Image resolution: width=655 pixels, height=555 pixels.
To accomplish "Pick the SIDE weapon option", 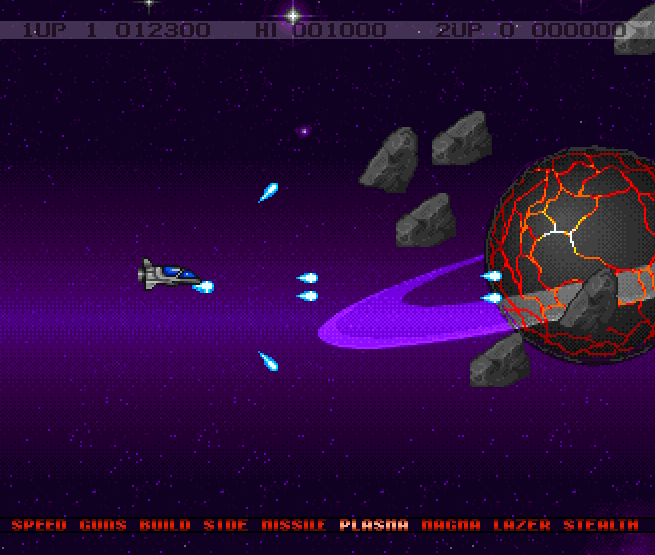I will point(225,525).
